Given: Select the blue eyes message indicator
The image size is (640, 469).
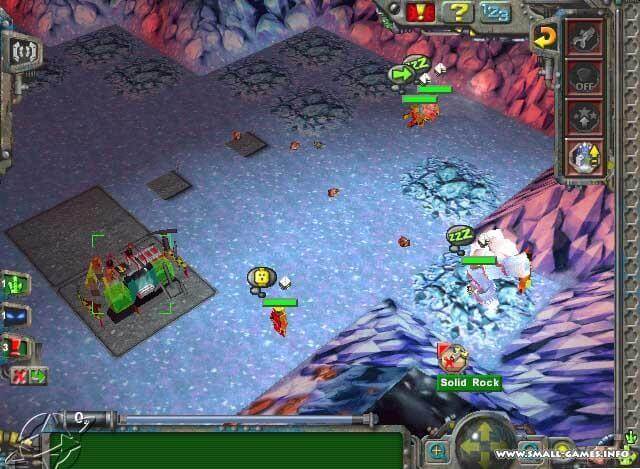Looking at the screenshot, I should [x=18, y=316].
